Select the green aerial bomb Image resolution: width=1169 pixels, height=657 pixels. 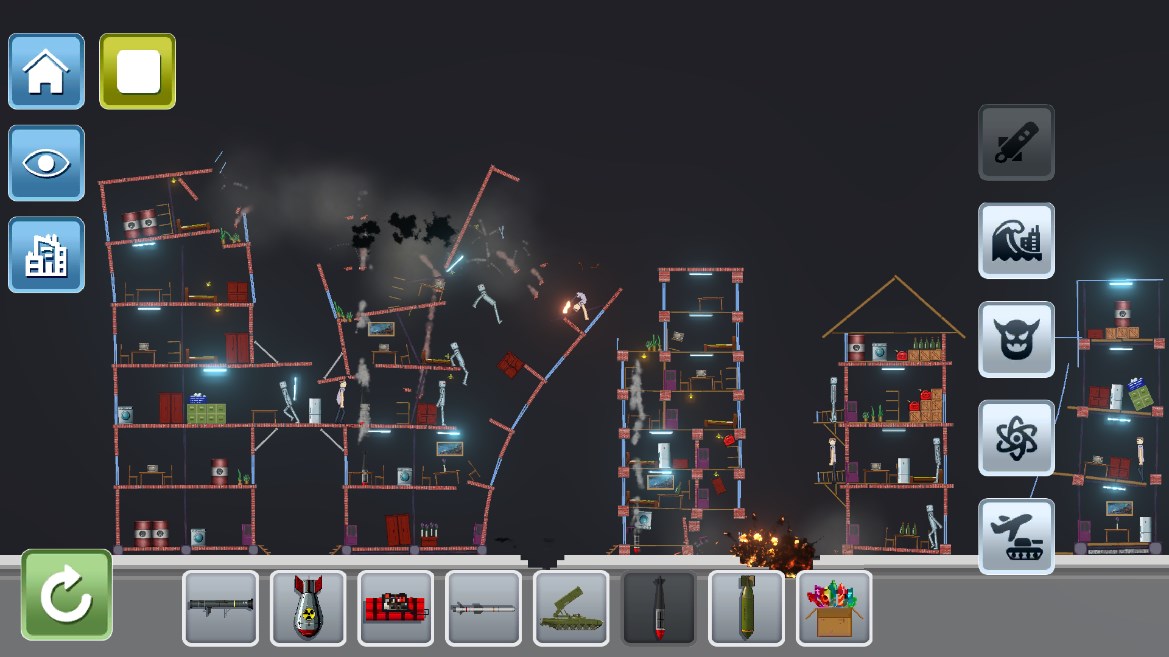point(746,608)
